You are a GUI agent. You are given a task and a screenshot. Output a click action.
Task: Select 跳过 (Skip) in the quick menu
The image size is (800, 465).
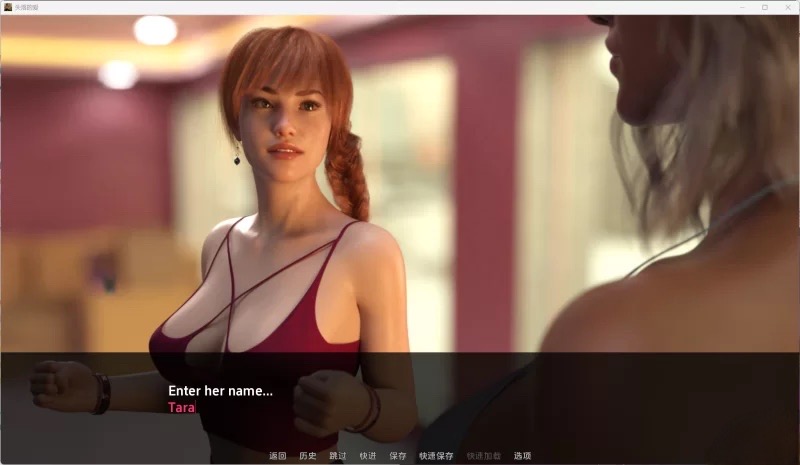click(338, 456)
